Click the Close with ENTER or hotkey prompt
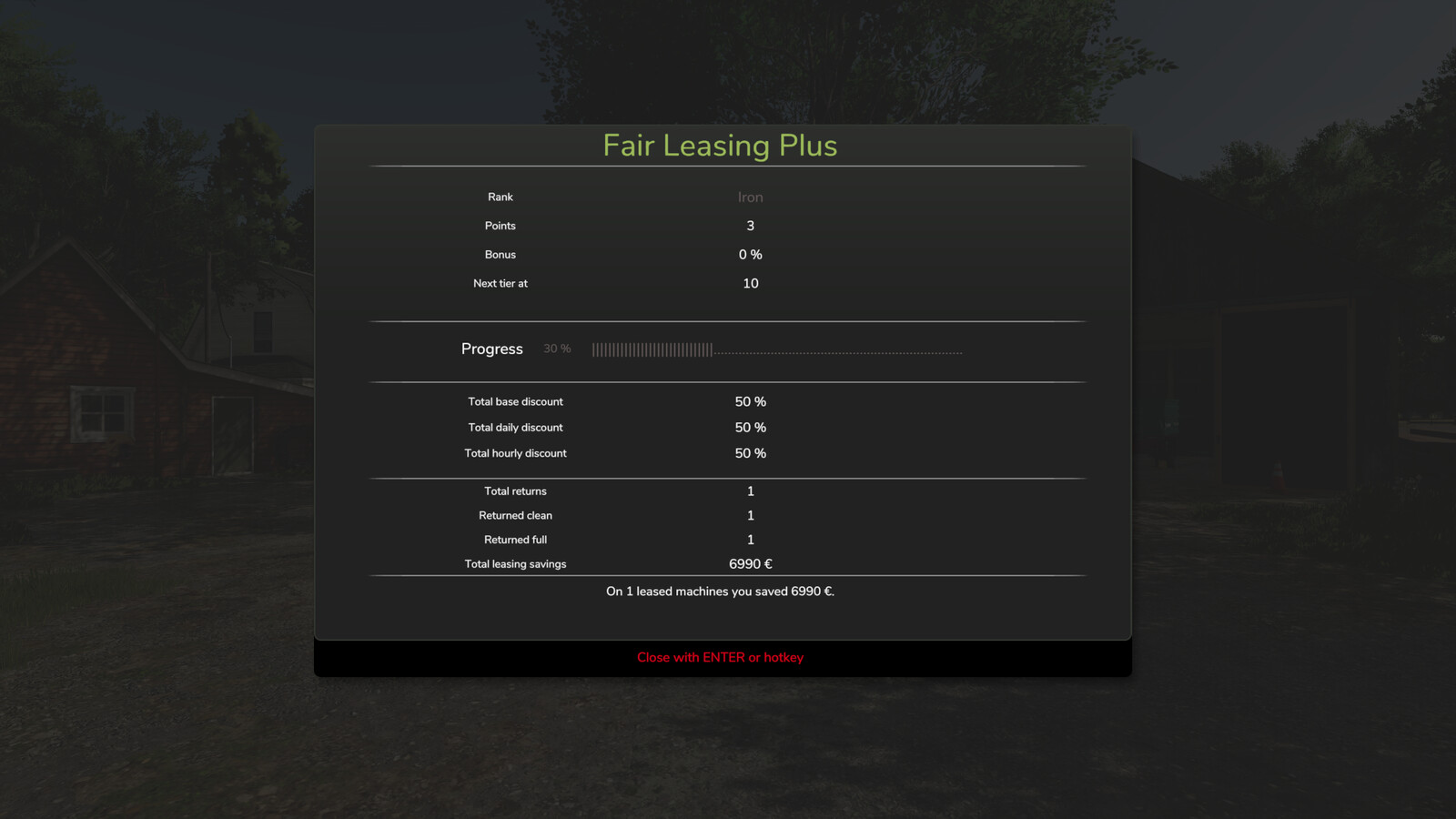This screenshot has height=819, width=1456. tap(720, 657)
